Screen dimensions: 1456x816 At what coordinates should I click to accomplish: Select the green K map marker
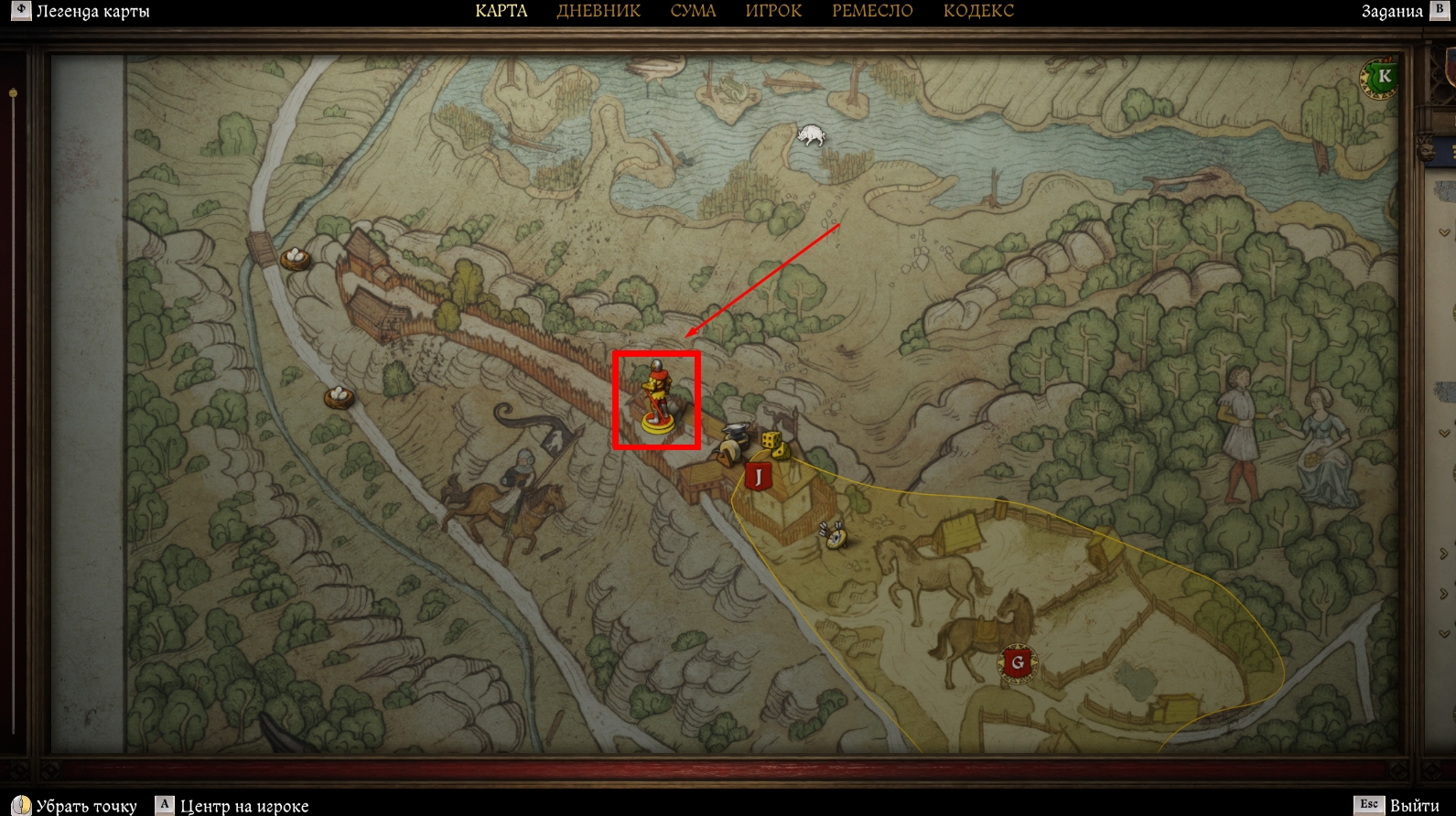click(x=1383, y=77)
